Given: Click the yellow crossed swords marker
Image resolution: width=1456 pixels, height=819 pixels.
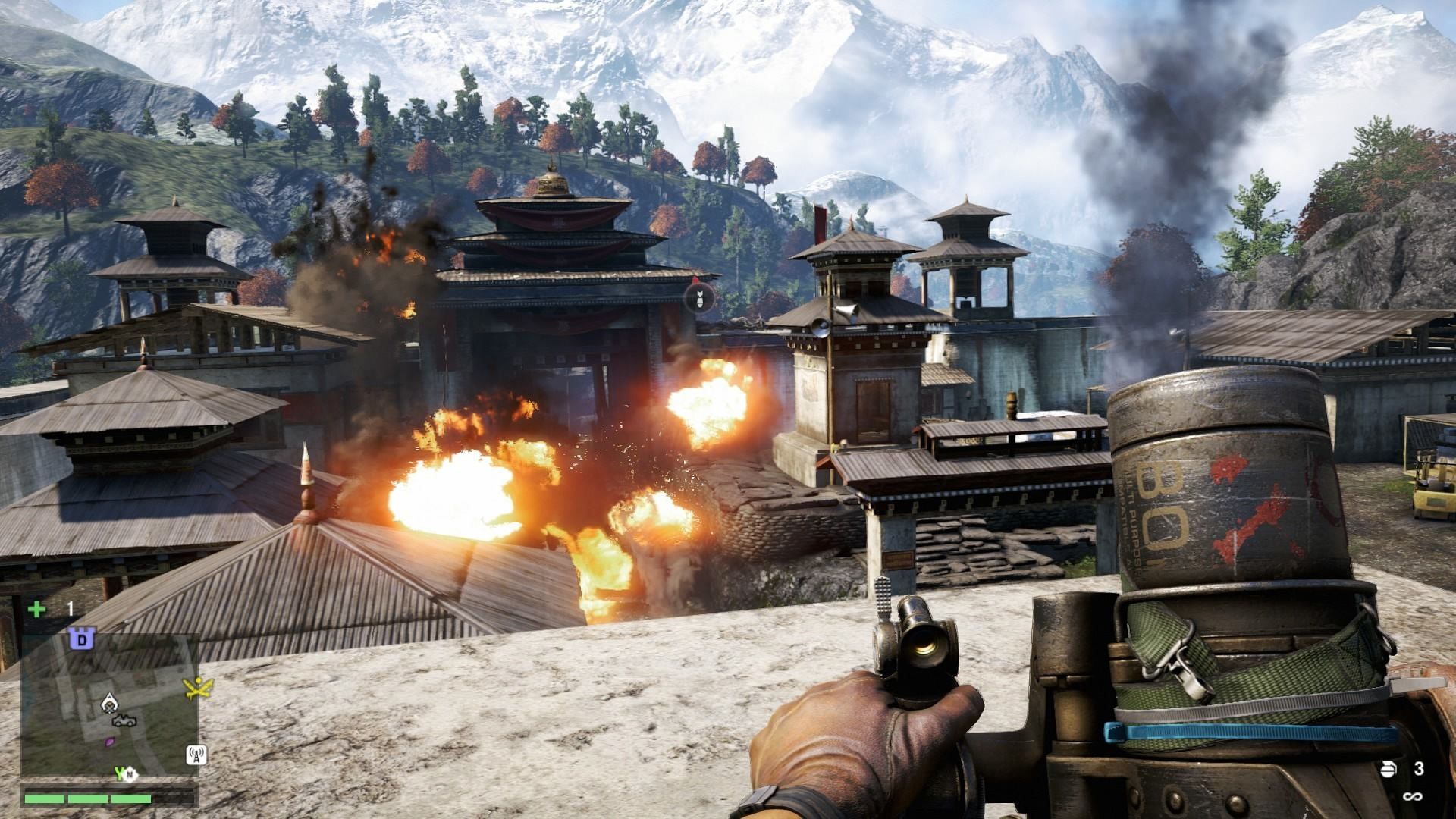Looking at the screenshot, I should 198,688.
